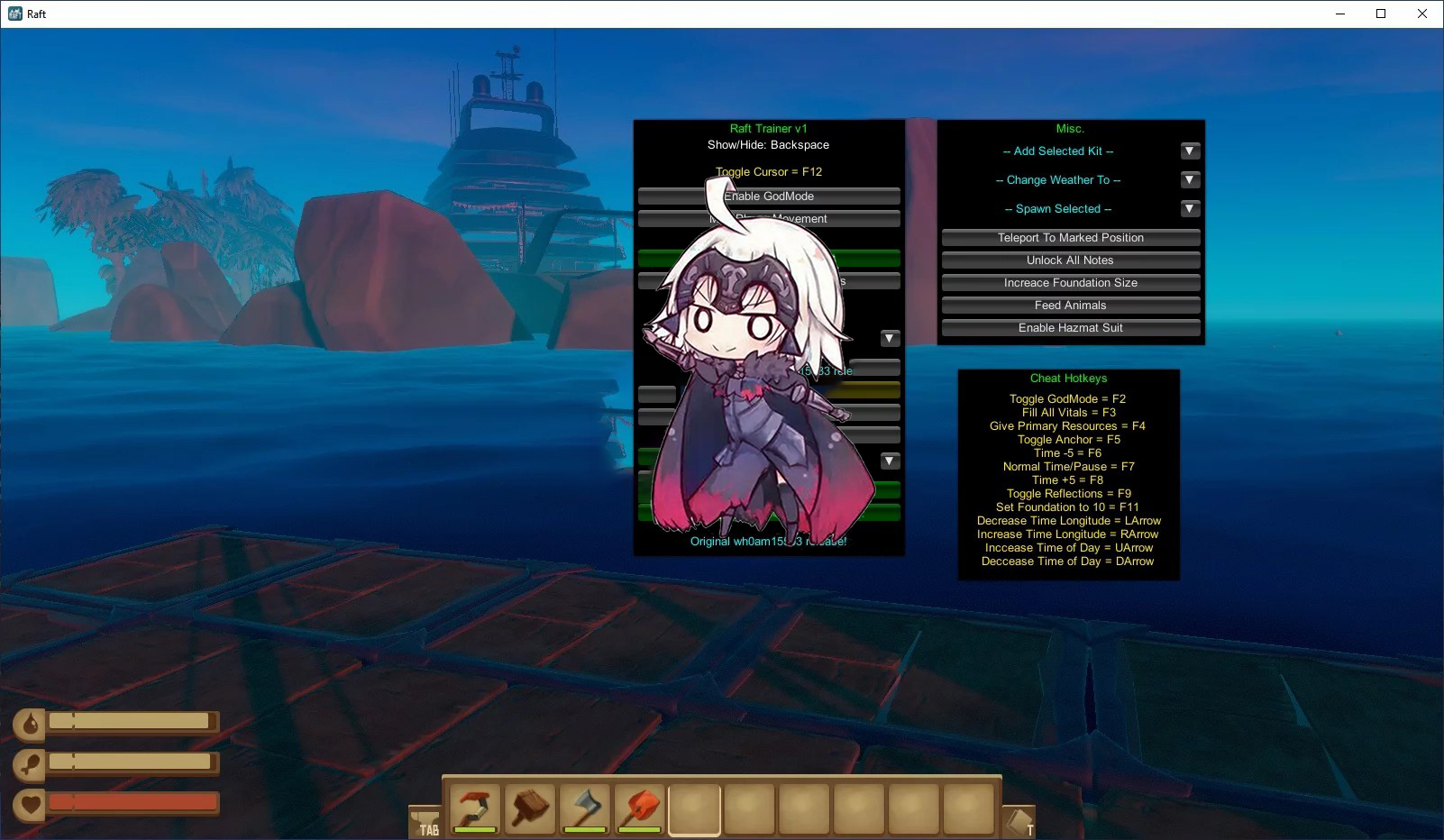Select the plastic hook hotbar slot
Screen dimensions: 1444x840
[x=475, y=808]
